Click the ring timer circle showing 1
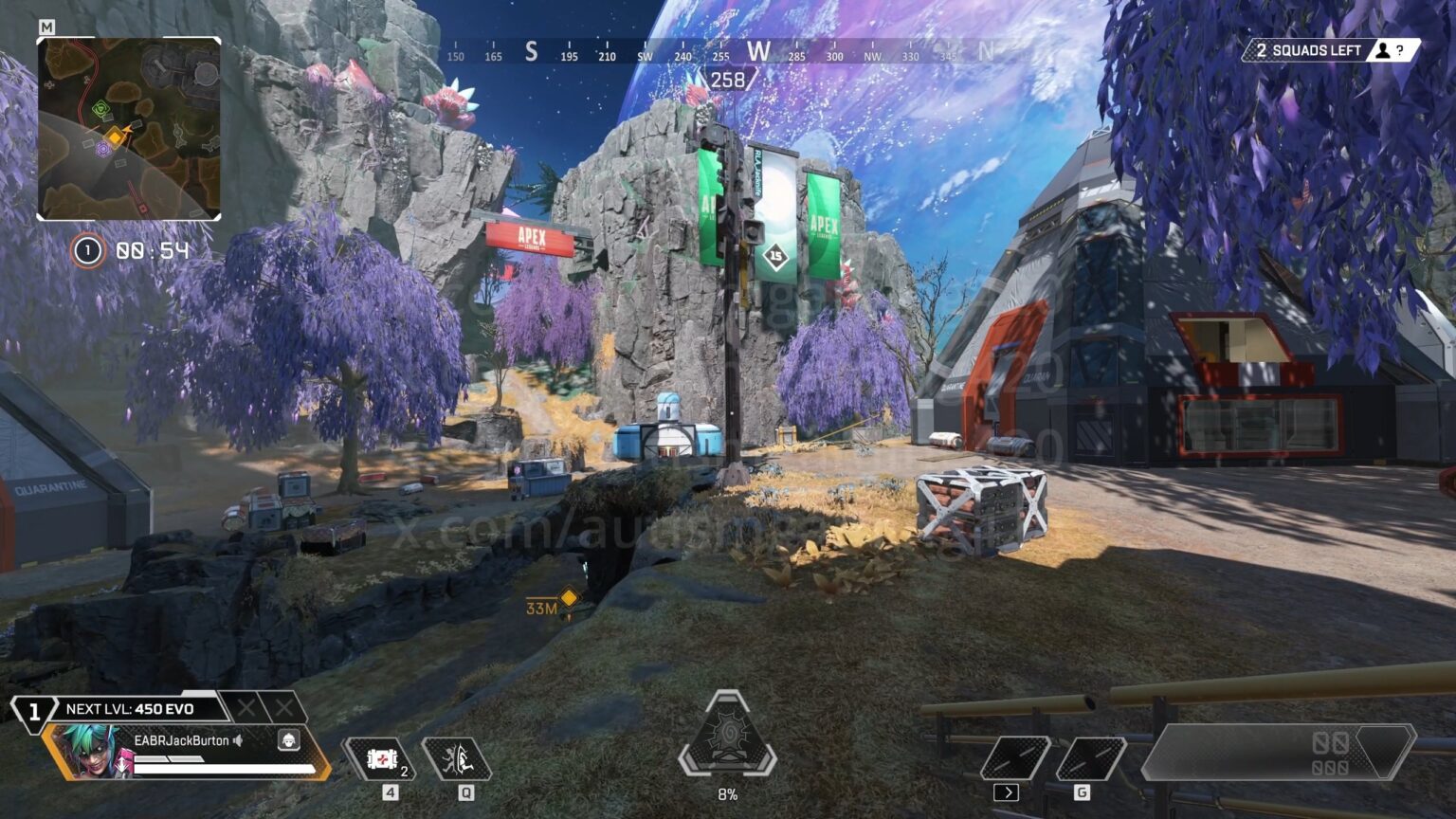 [x=86, y=250]
